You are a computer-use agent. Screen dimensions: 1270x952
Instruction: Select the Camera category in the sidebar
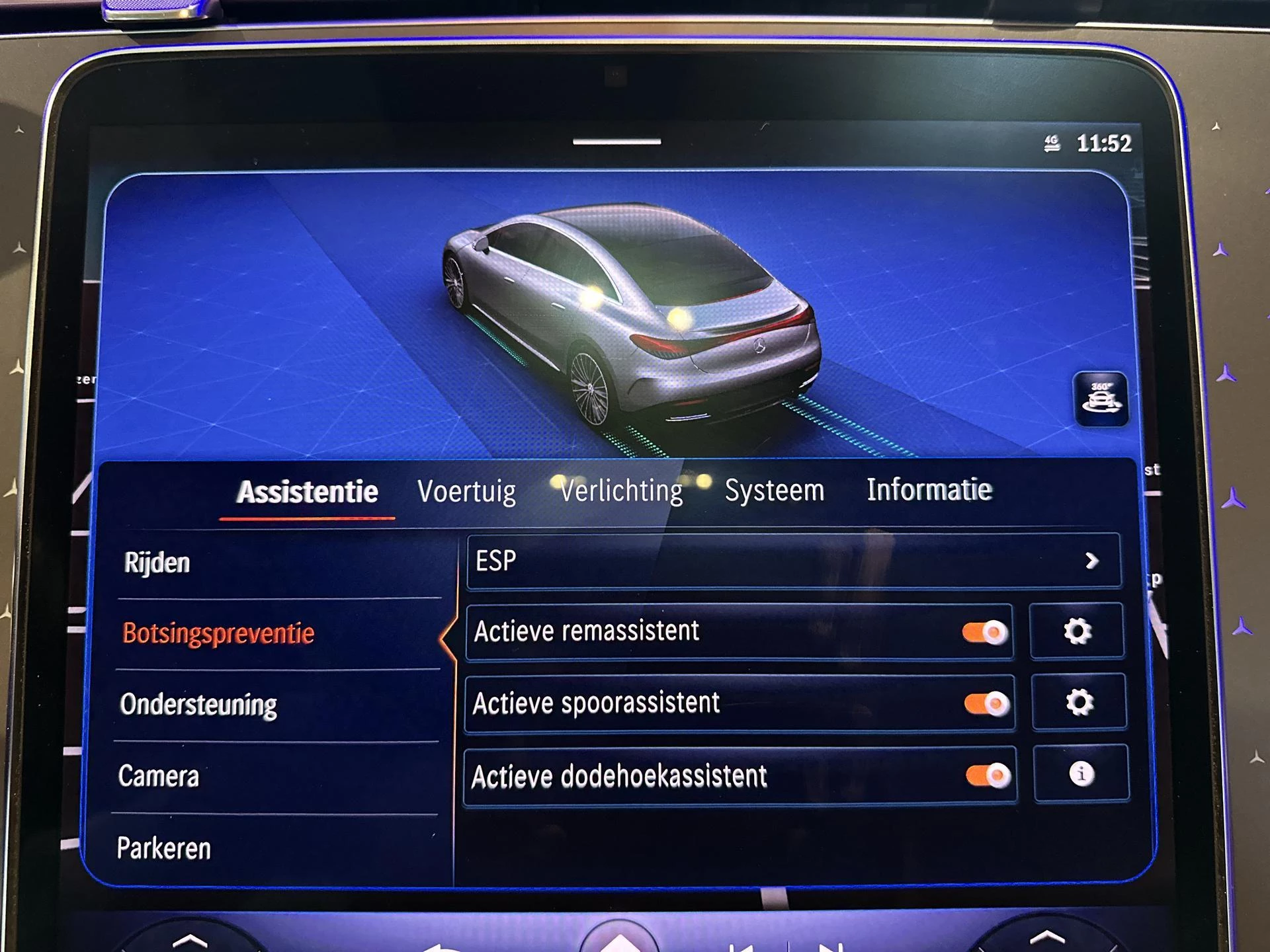coord(159,777)
